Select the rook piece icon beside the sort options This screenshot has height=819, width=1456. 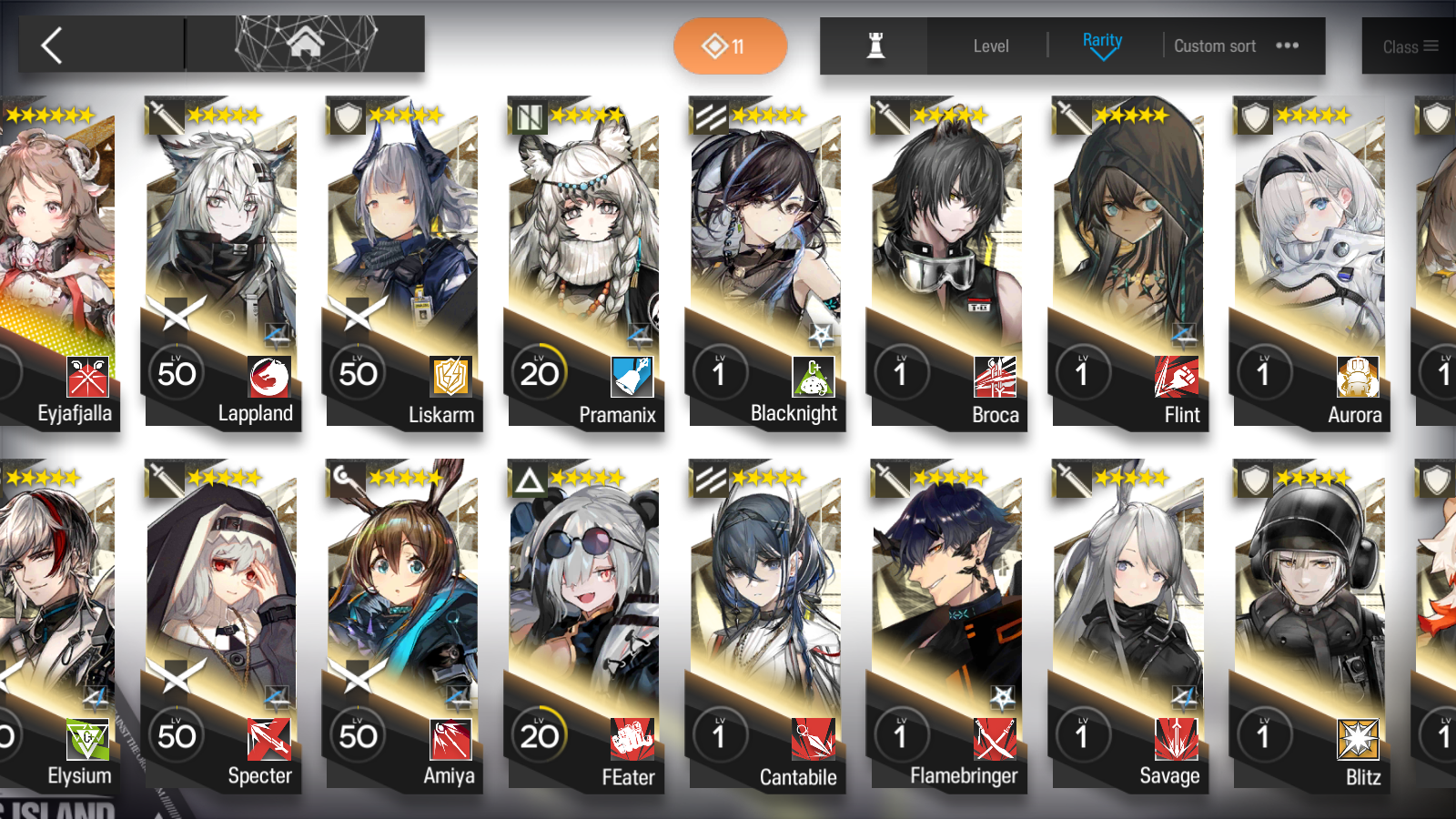tap(872, 45)
